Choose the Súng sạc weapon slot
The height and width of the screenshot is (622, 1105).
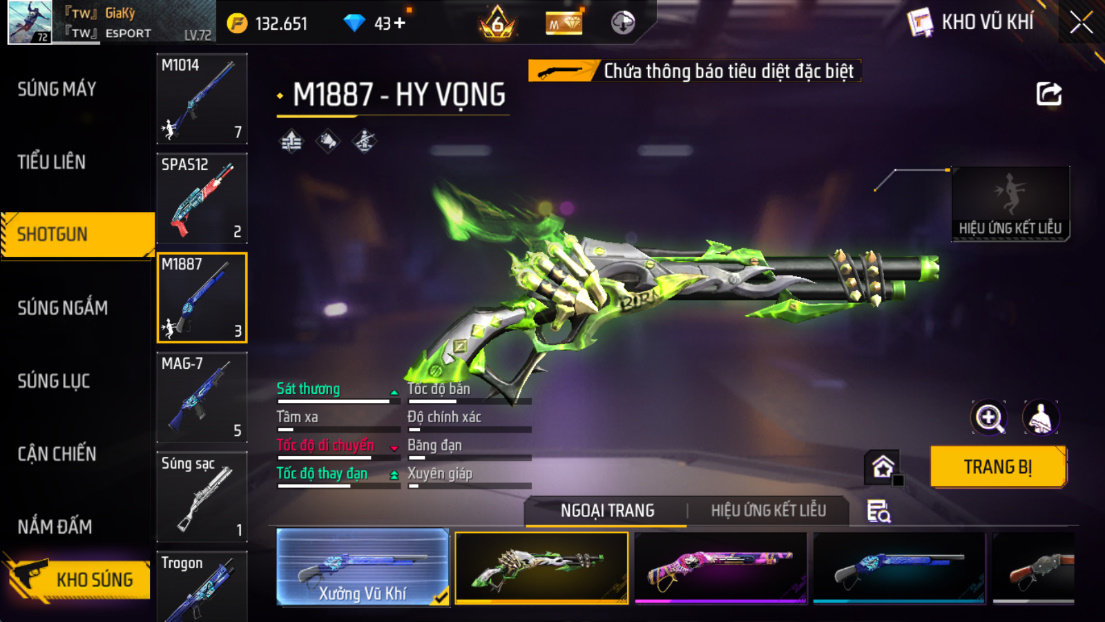click(202, 497)
